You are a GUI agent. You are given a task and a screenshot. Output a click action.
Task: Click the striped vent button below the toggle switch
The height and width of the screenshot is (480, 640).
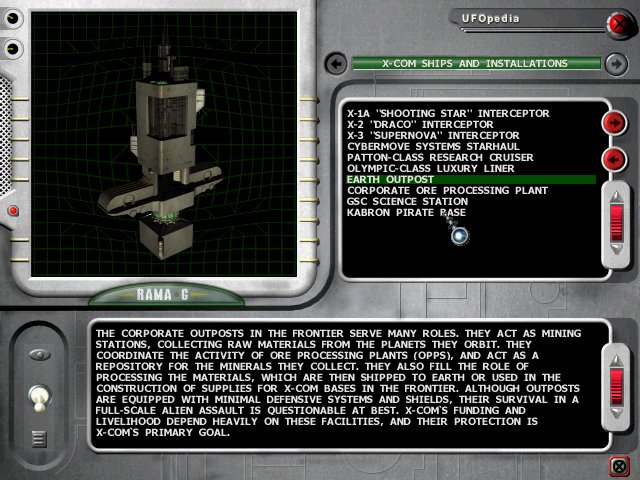click(x=38, y=436)
